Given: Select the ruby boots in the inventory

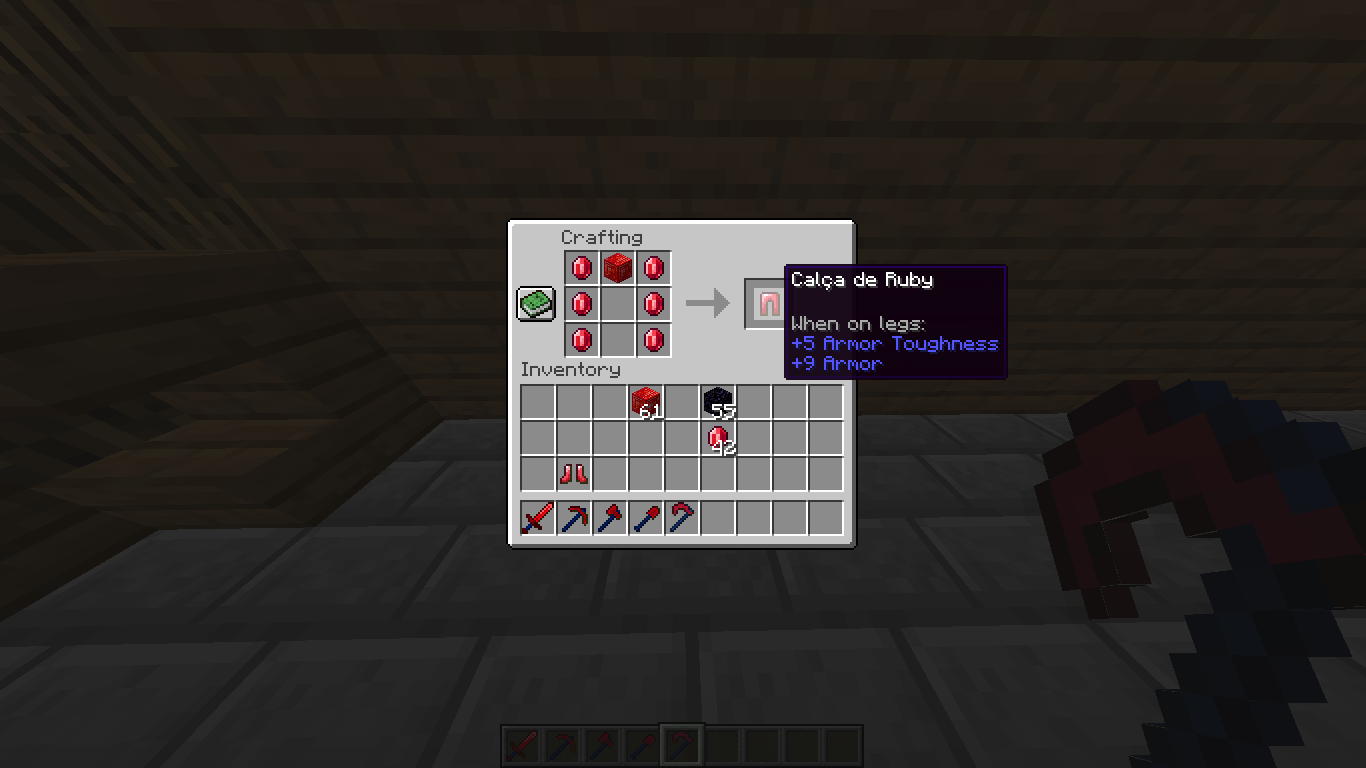Looking at the screenshot, I should [572, 475].
